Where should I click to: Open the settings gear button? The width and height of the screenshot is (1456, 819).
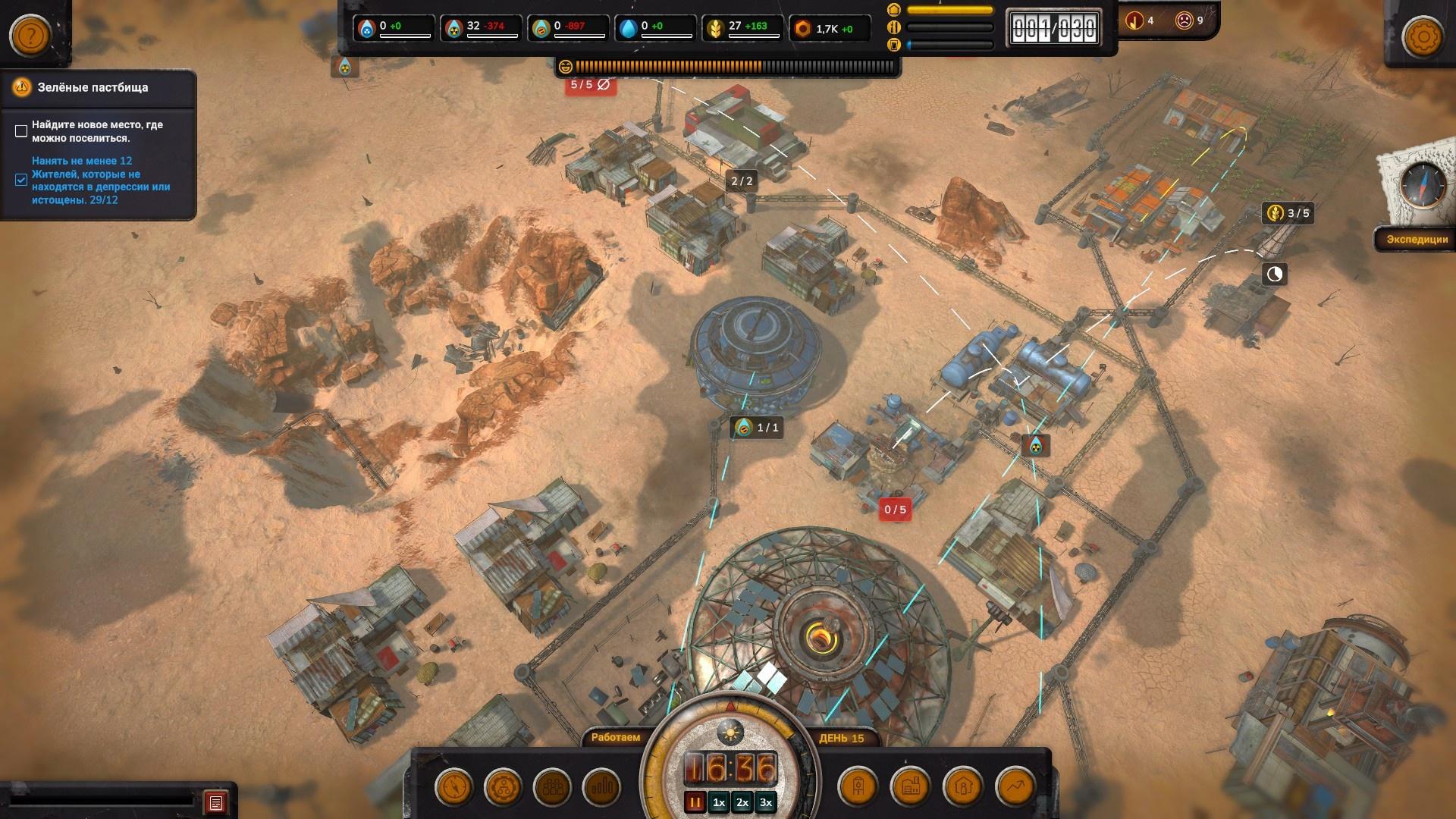tap(1423, 36)
